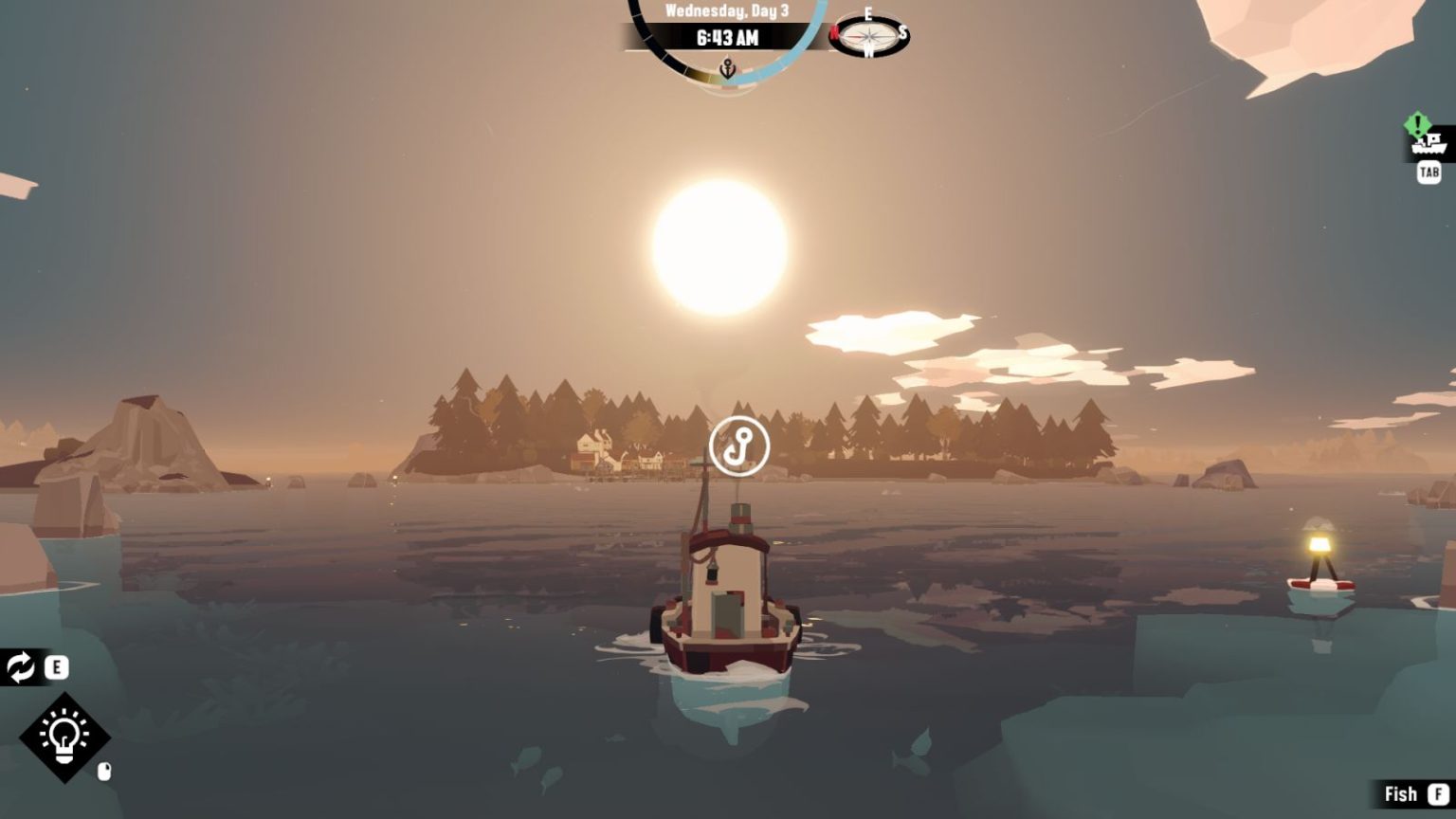Image resolution: width=1456 pixels, height=819 pixels.
Task: Expand the compass heading display
Action: tap(869, 38)
